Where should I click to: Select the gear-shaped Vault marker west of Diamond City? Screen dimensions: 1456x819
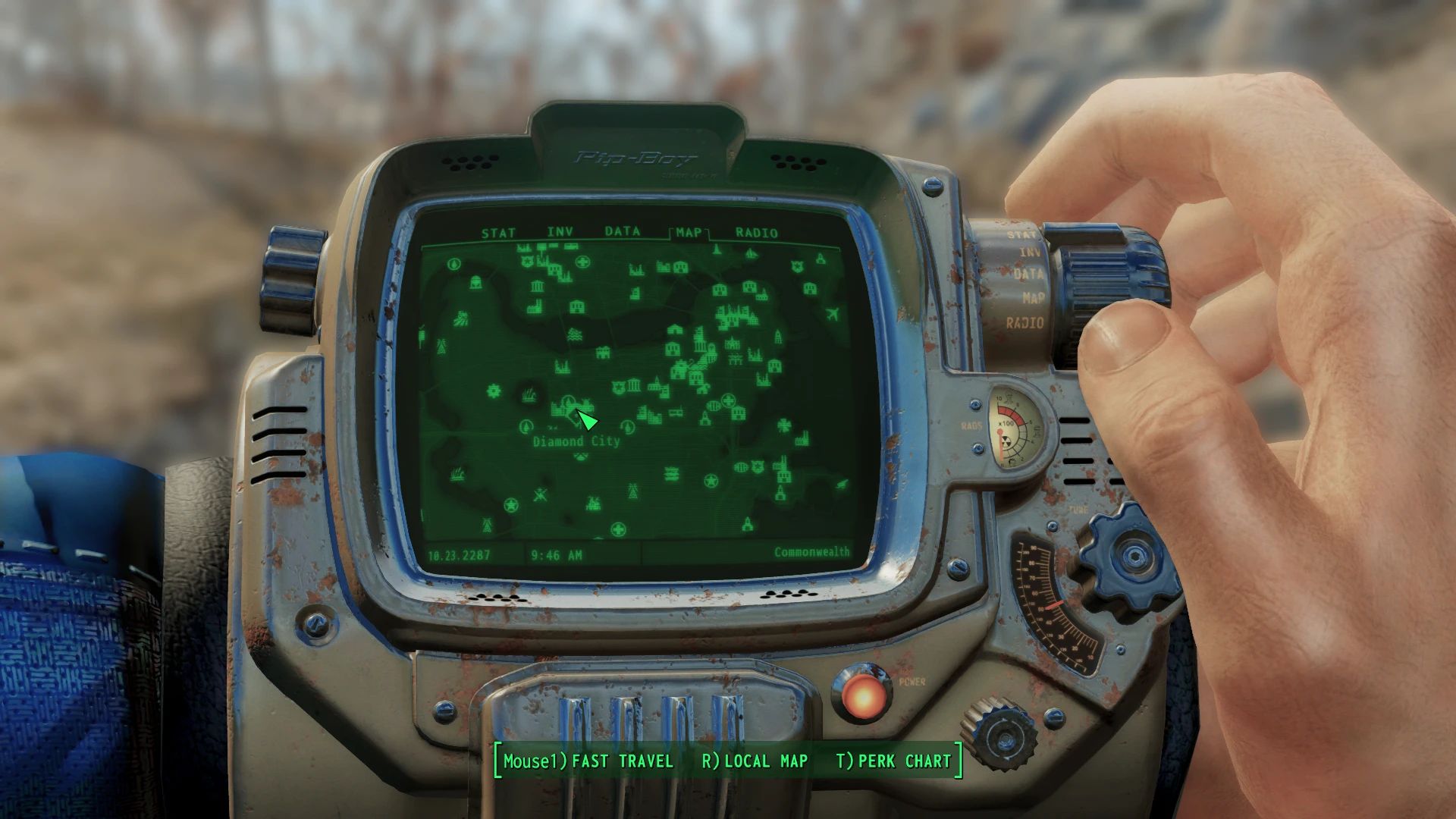tap(493, 391)
